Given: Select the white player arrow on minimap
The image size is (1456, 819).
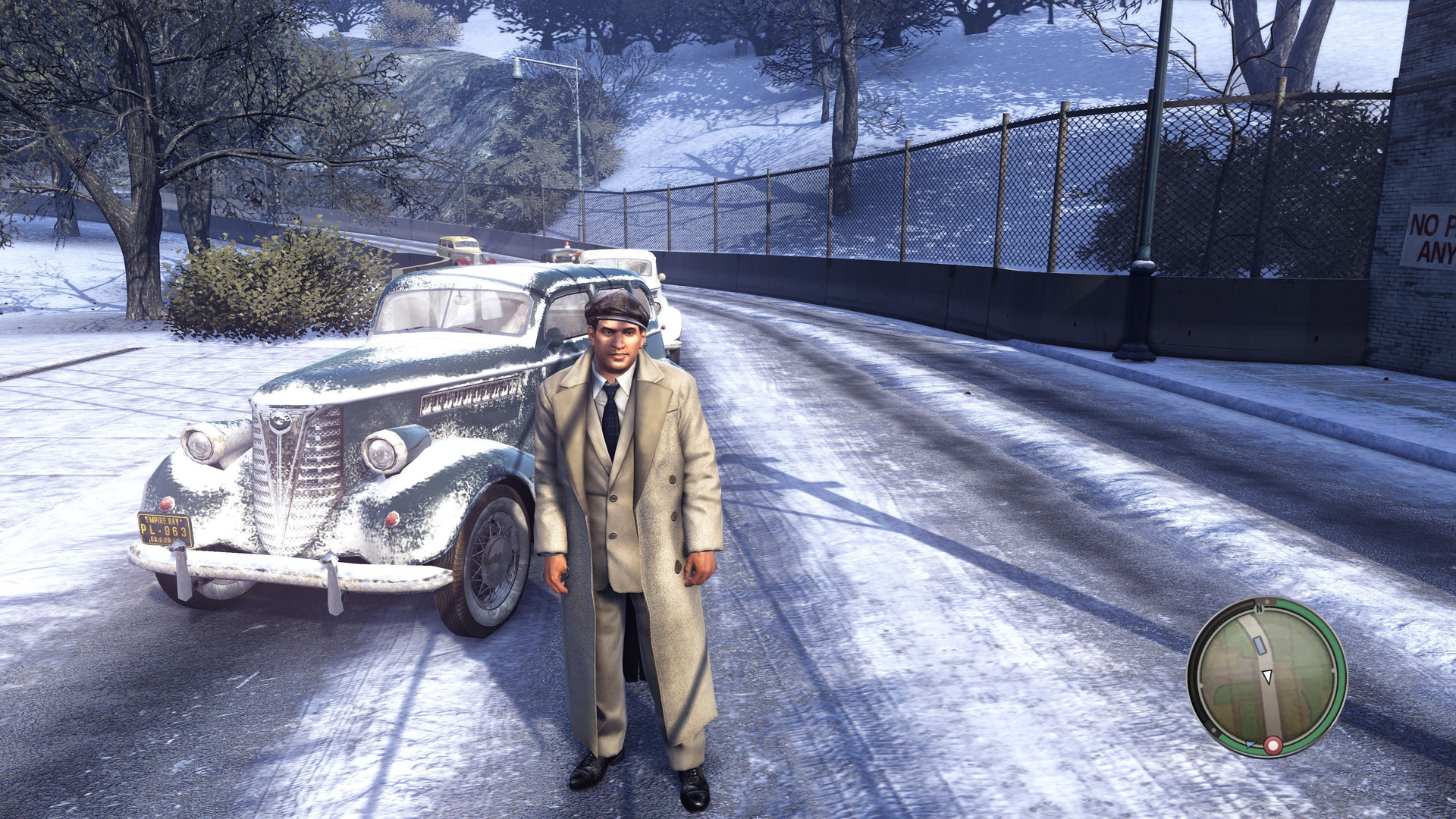Looking at the screenshot, I should click(1266, 676).
